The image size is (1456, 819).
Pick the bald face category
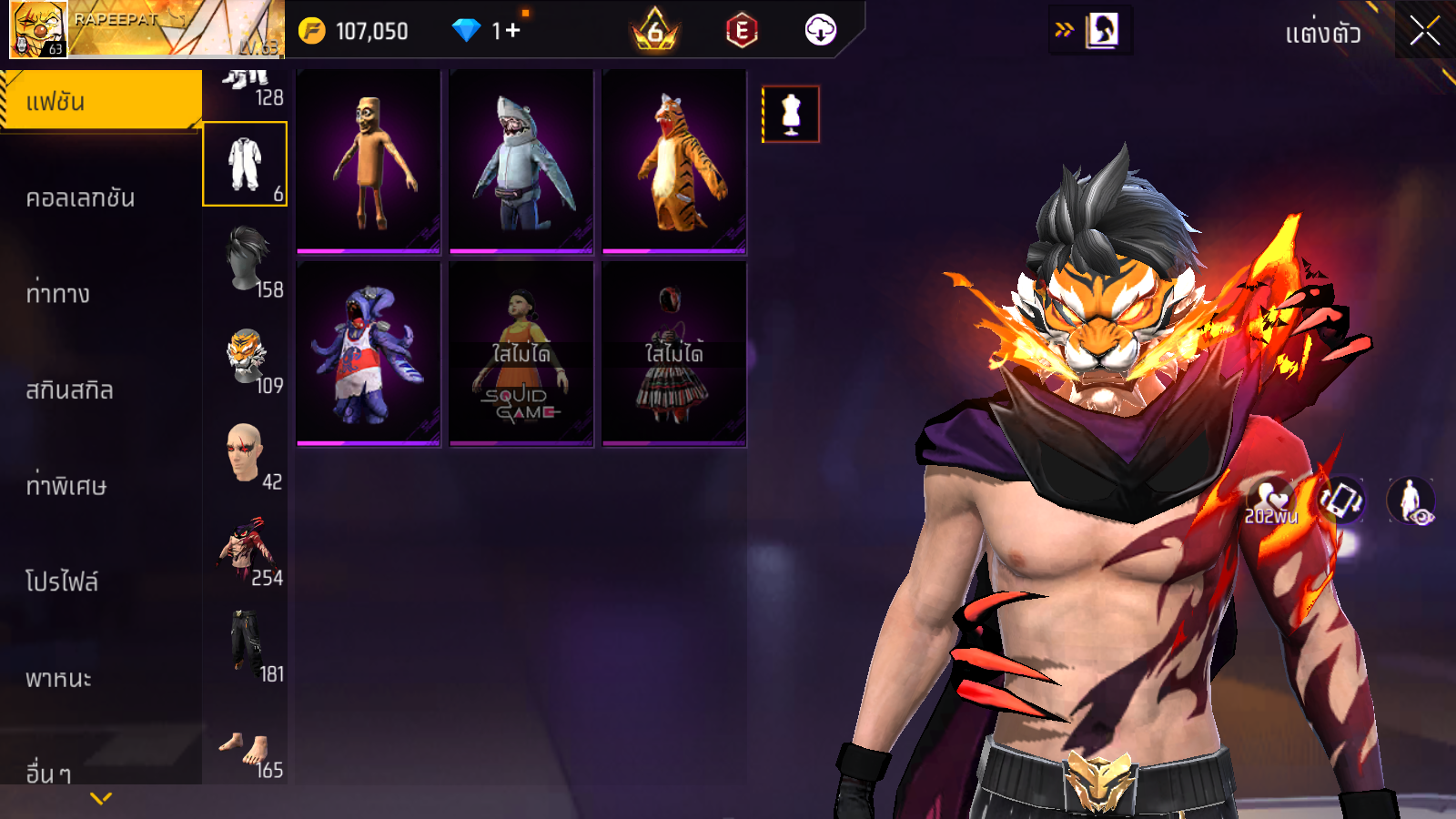pyautogui.click(x=246, y=453)
